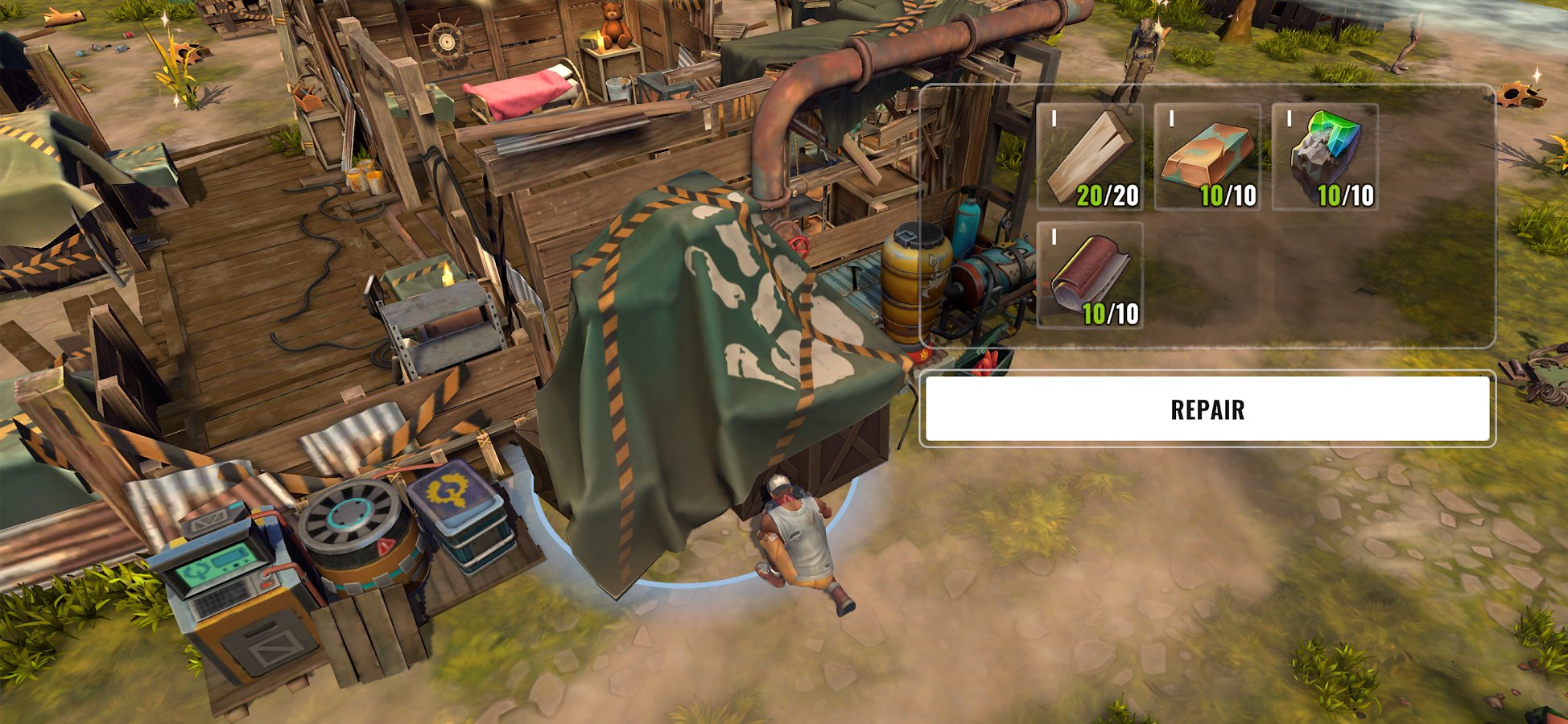Image resolution: width=1568 pixels, height=724 pixels.
Task: Select the wooden plank resource slot
Action: [x=1090, y=158]
